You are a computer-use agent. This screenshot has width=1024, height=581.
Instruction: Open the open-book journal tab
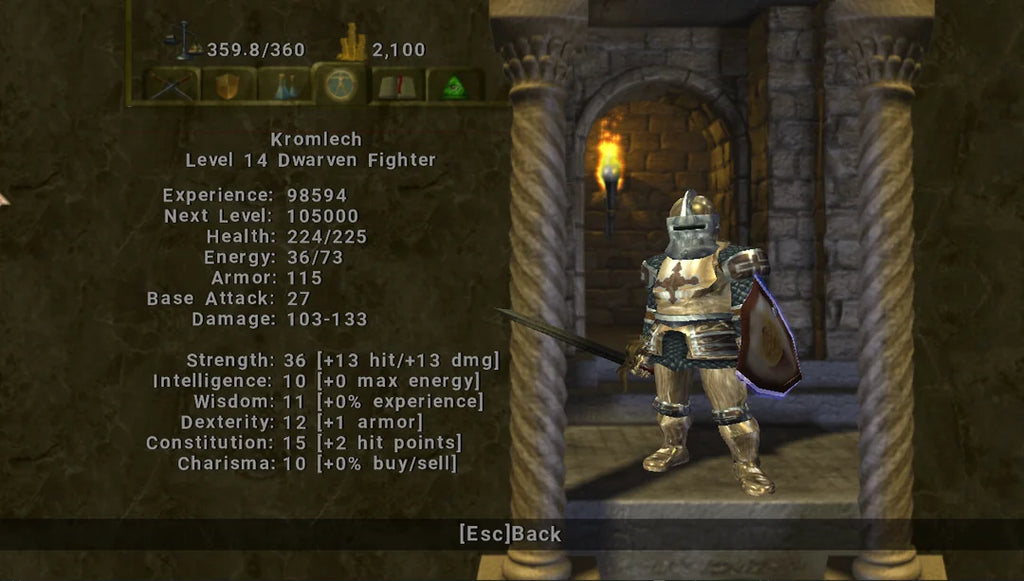tap(397, 86)
